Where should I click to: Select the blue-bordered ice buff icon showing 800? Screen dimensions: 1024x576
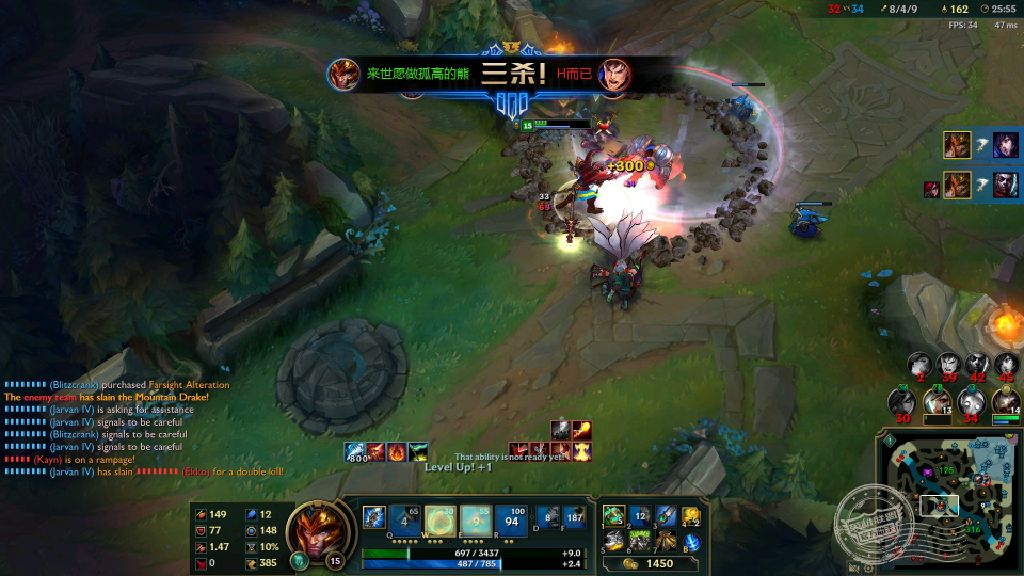356,451
